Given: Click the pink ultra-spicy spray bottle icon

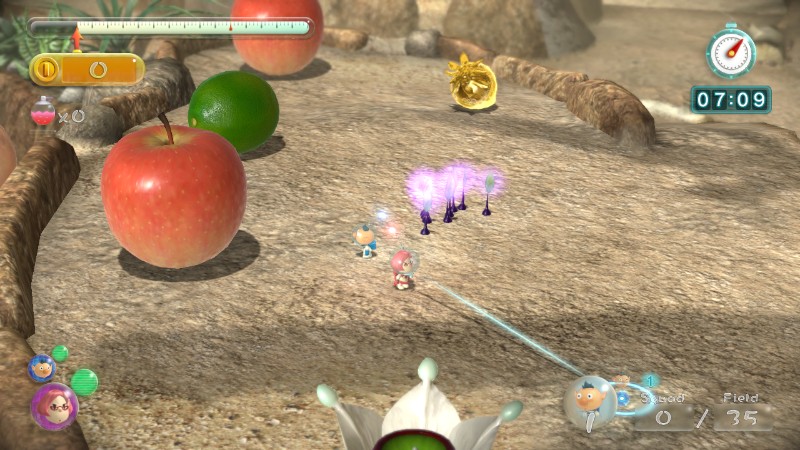Looking at the screenshot, I should coord(43,113).
